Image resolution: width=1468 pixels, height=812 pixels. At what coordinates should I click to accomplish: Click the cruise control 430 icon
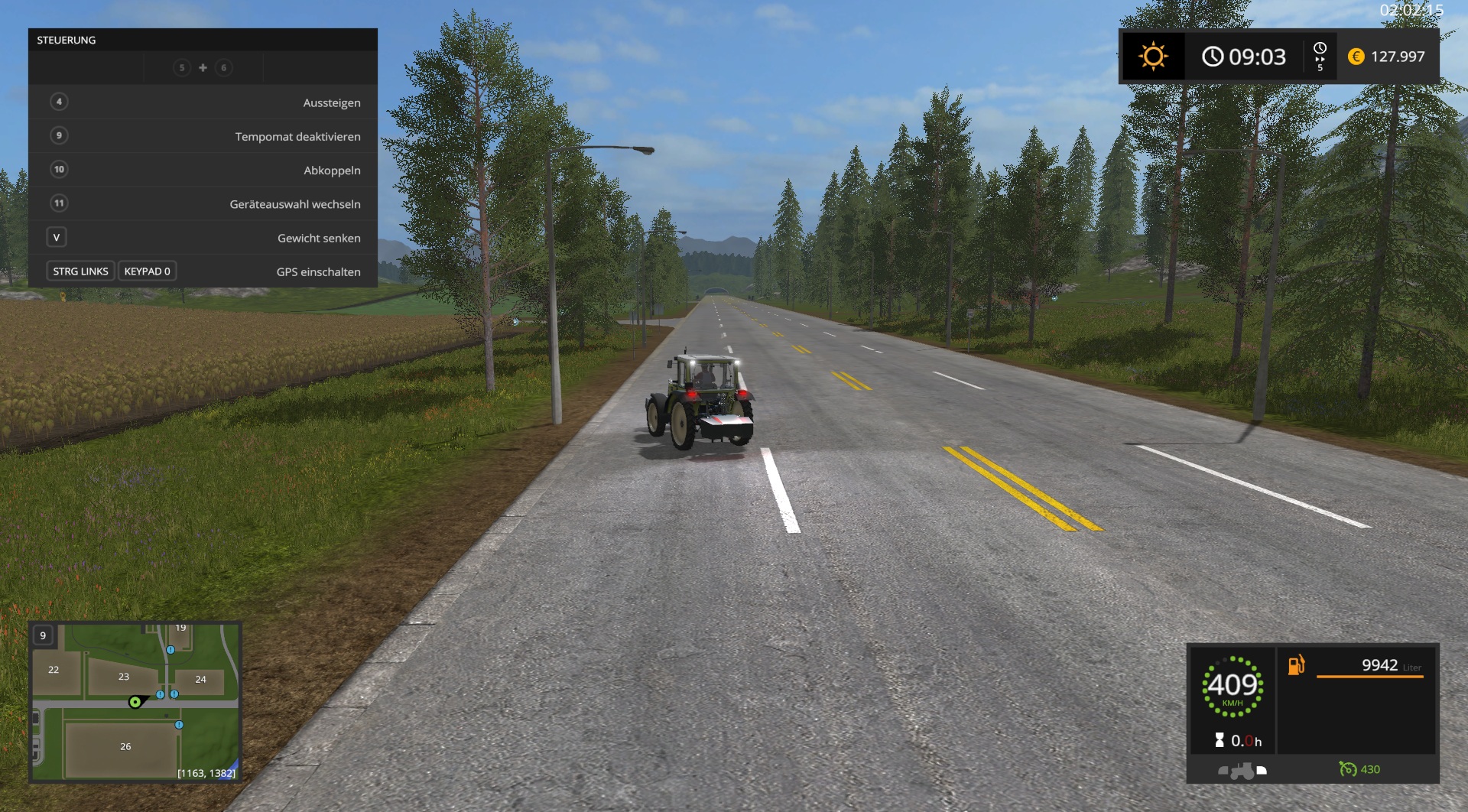tap(1348, 769)
